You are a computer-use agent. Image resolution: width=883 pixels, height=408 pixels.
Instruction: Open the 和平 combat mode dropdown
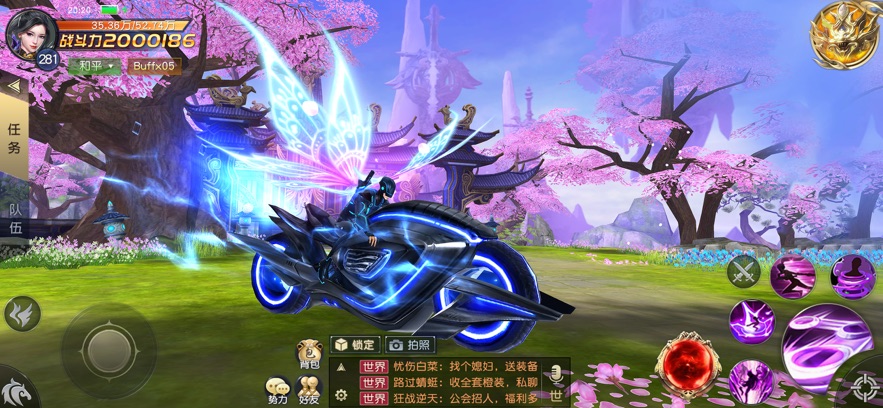(93, 66)
